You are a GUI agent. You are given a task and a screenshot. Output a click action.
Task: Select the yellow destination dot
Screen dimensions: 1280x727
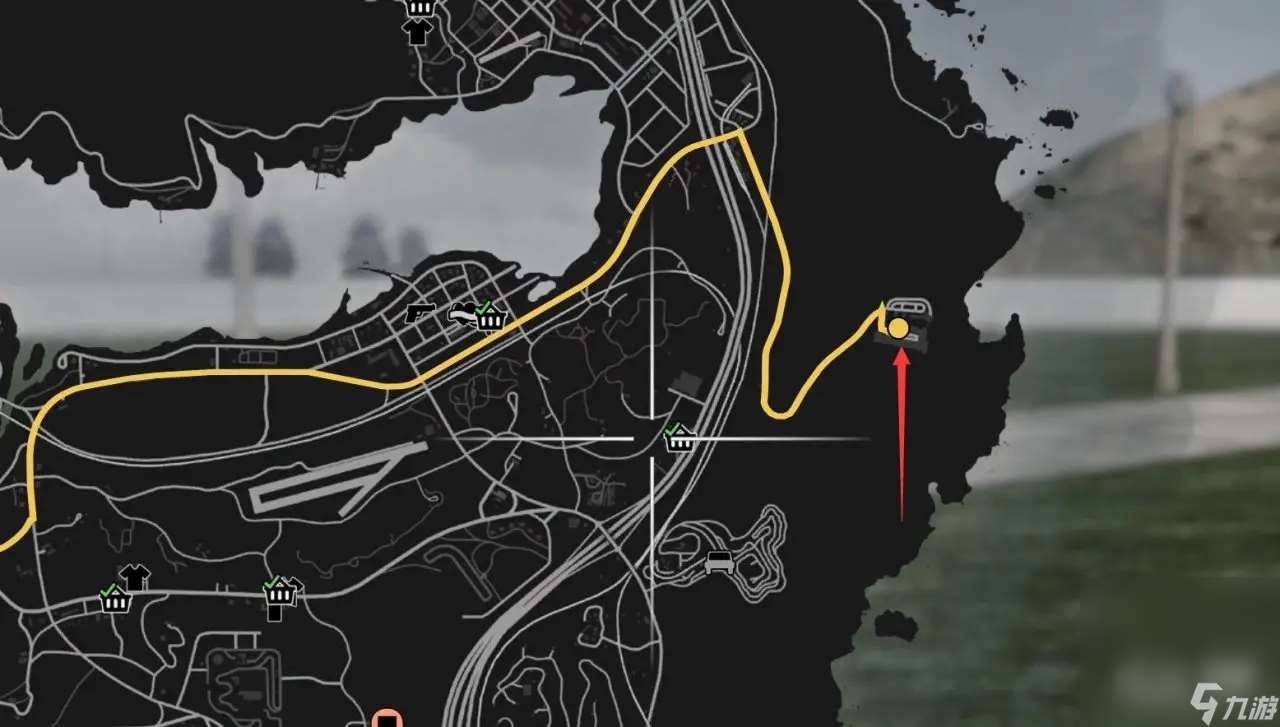coord(901,327)
